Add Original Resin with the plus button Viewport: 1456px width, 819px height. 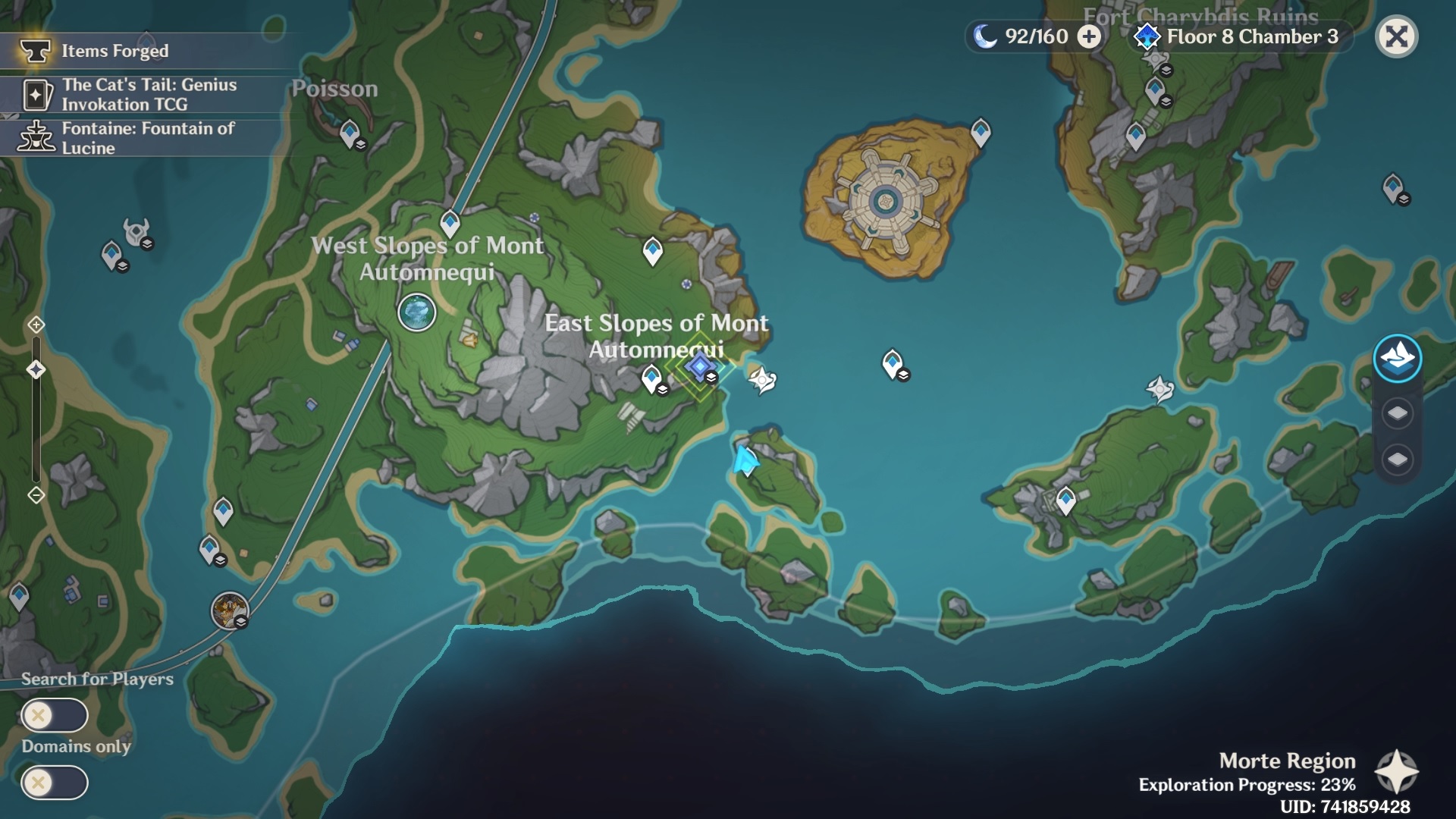click(x=1089, y=36)
